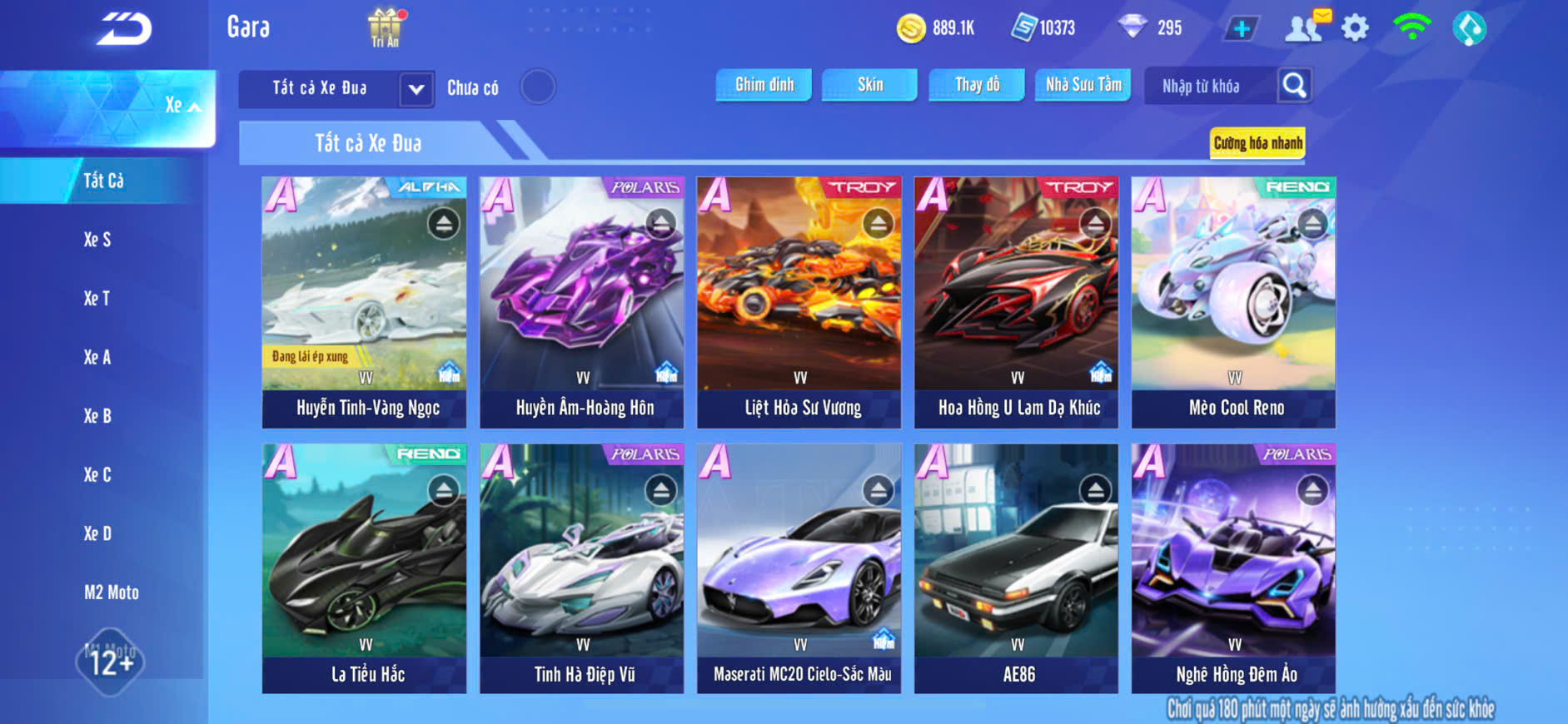Open Nhà Sưu Tầm collection
This screenshot has width=1568, height=724.
[x=1083, y=85]
